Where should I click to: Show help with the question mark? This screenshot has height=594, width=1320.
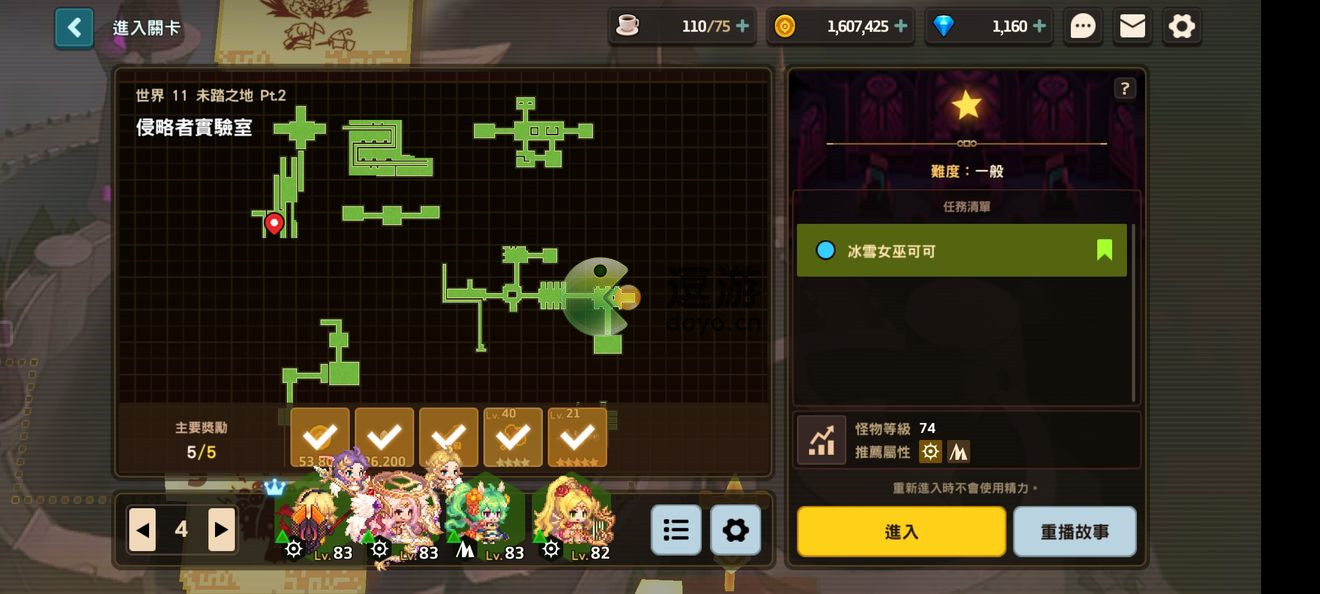point(1125,88)
